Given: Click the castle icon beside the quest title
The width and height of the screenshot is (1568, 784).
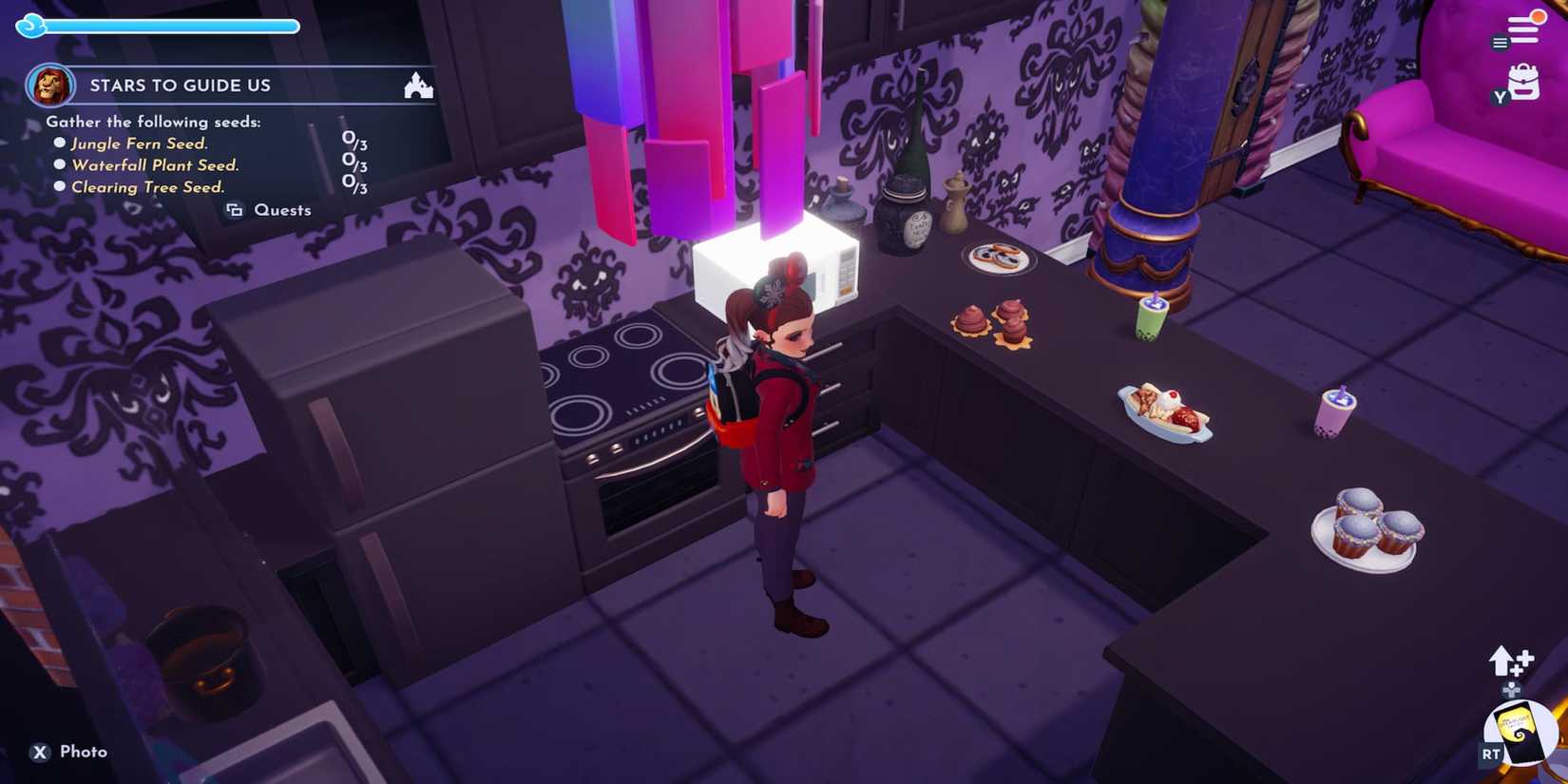Looking at the screenshot, I should click(419, 86).
